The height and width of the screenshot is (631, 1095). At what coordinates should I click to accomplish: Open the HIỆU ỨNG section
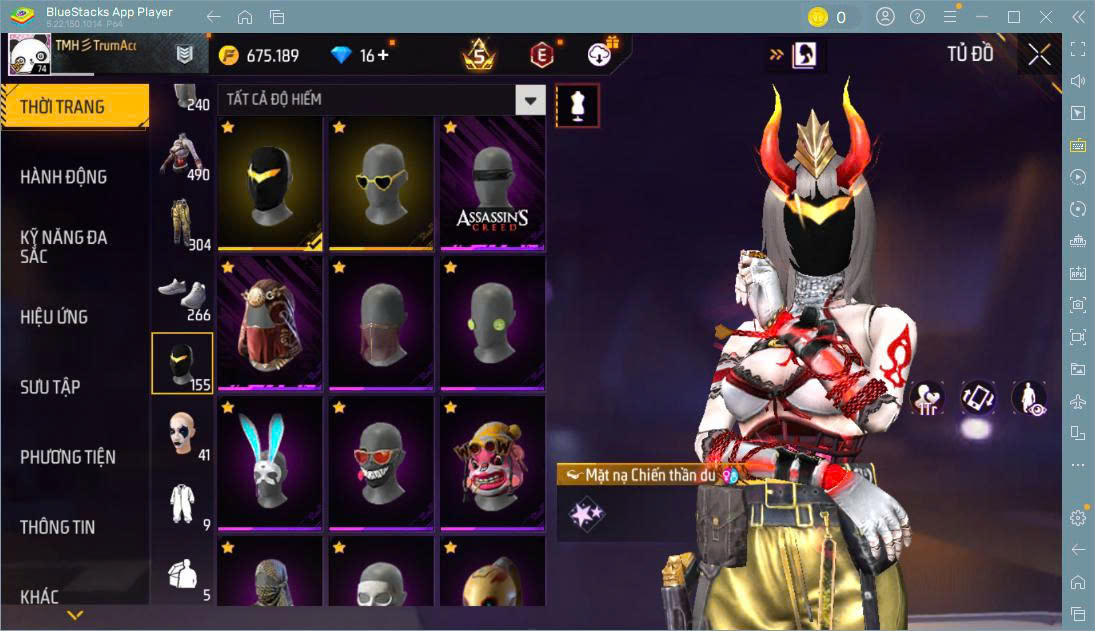[54, 317]
